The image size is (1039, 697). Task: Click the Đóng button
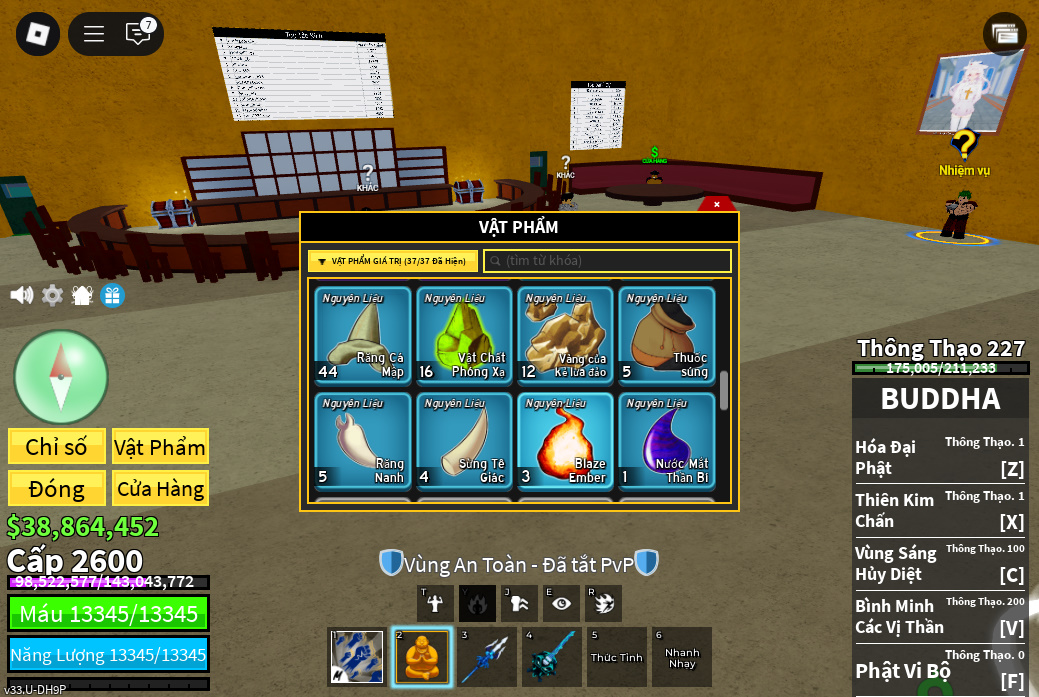pyautogui.click(x=57, y=489)
